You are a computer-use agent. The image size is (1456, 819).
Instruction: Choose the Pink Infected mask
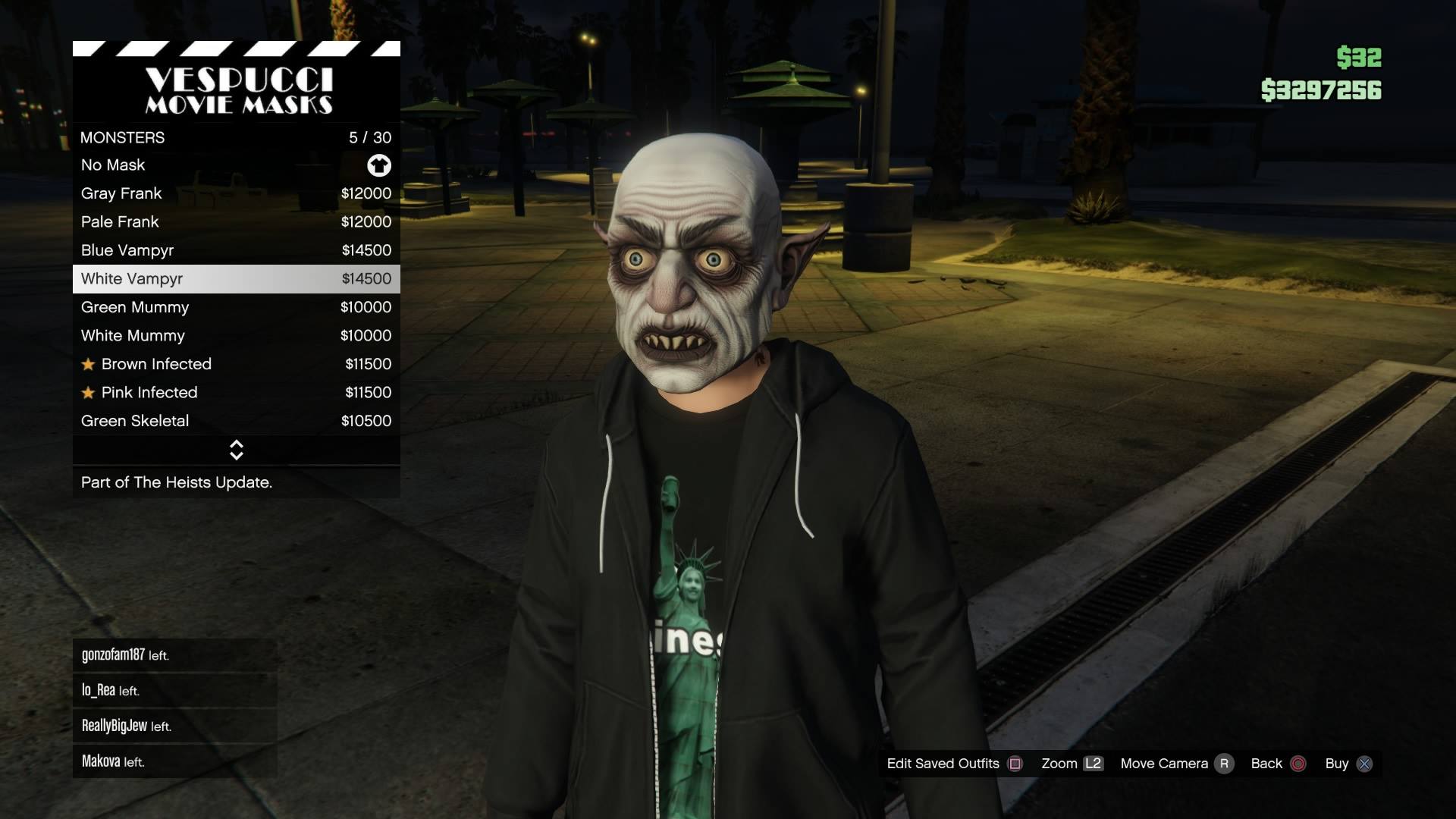236,393
